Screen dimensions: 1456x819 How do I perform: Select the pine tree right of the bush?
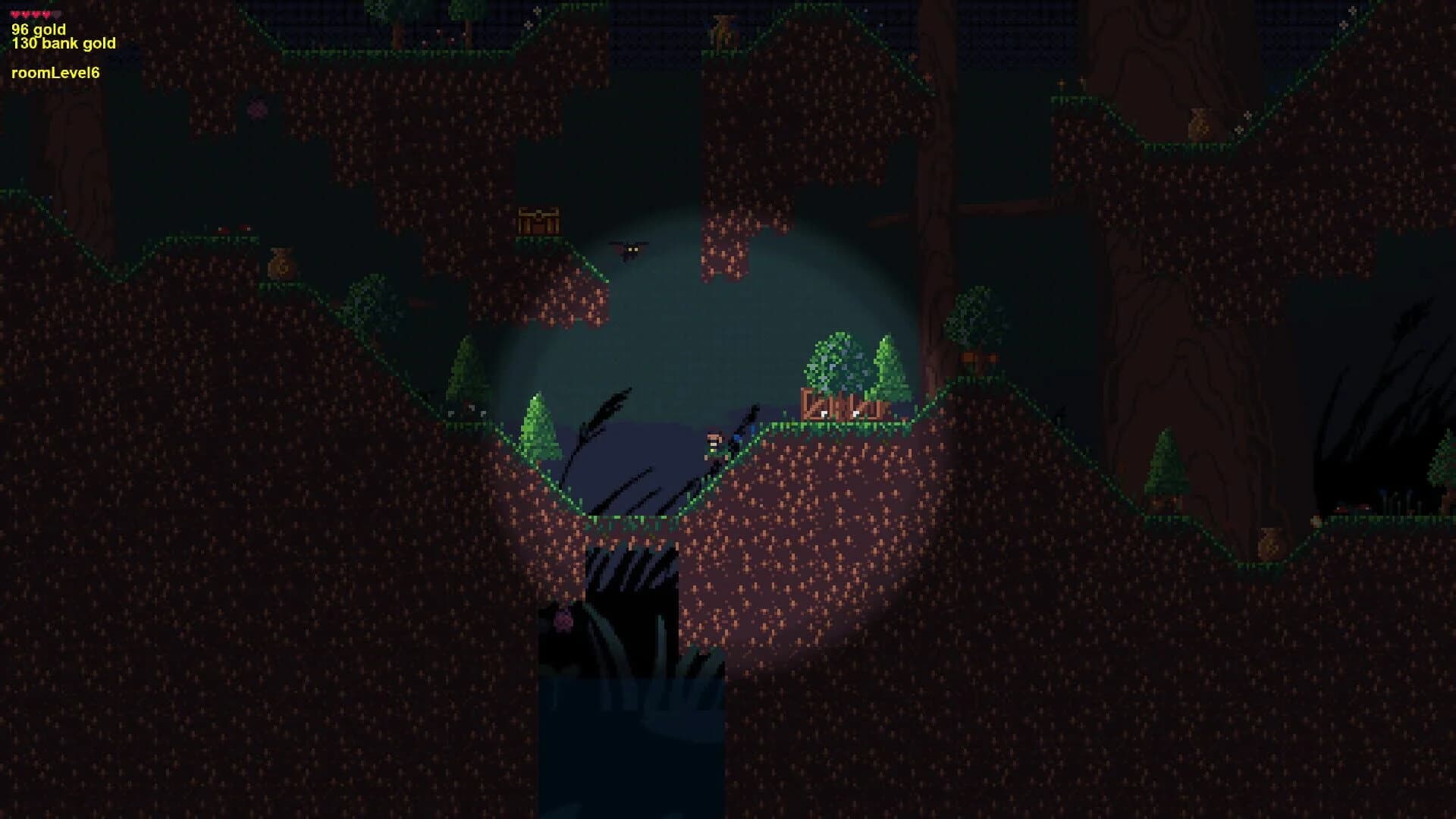pos(889,364)
